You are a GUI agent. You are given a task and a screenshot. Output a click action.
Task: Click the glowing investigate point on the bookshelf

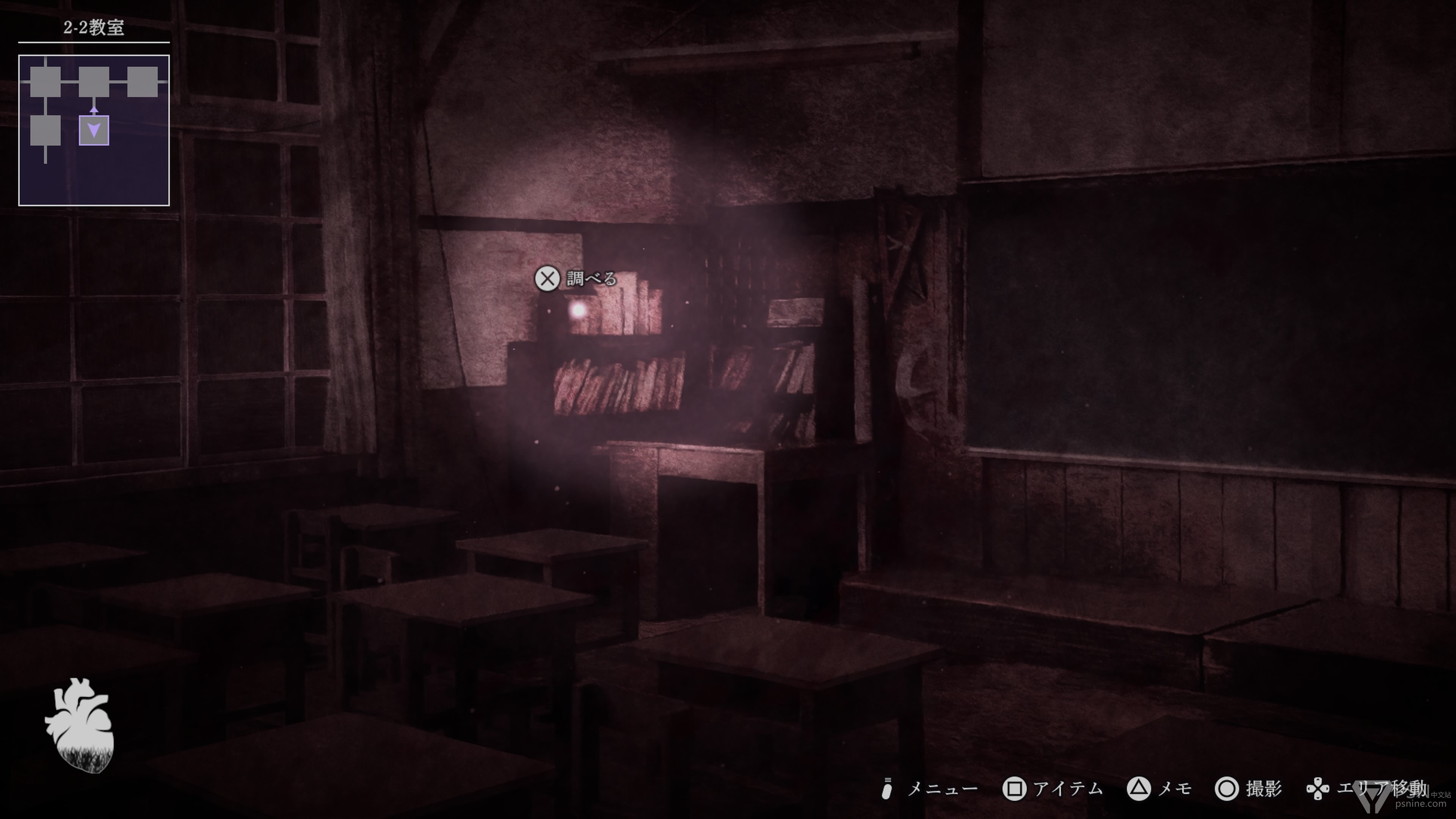(x=577, y=310)
